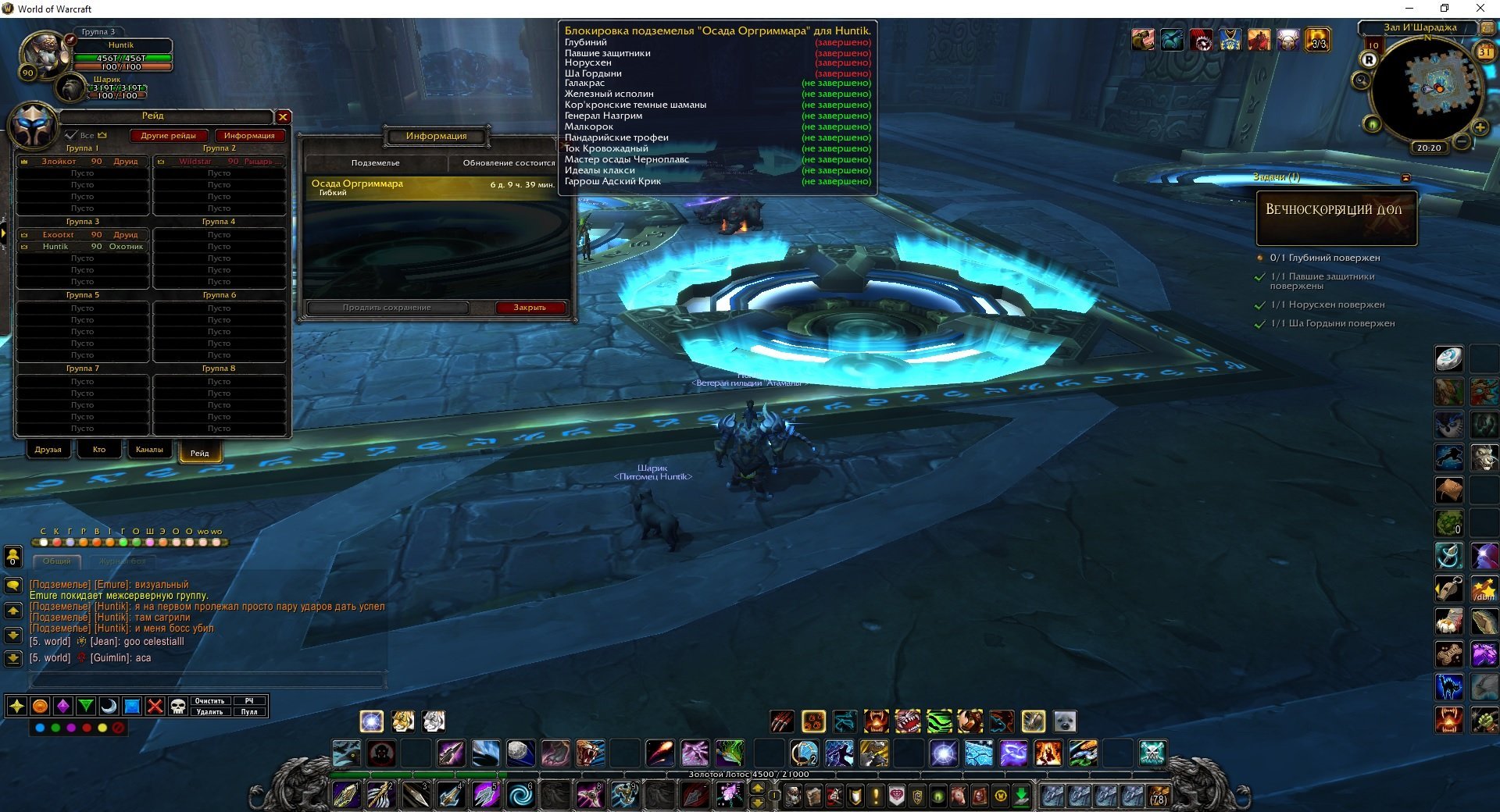Screen dimensions: 1500x812
Task: Toggle the Все checkbox in the raid panel
Action: pos(72,135)
